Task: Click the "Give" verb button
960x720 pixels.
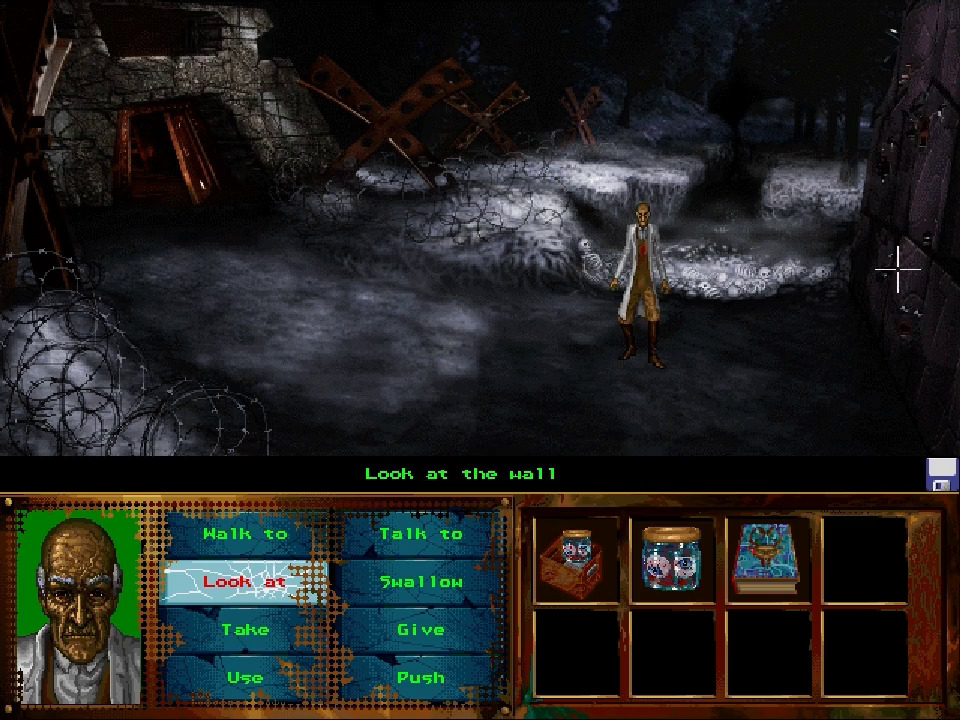Action: [421, 629]
